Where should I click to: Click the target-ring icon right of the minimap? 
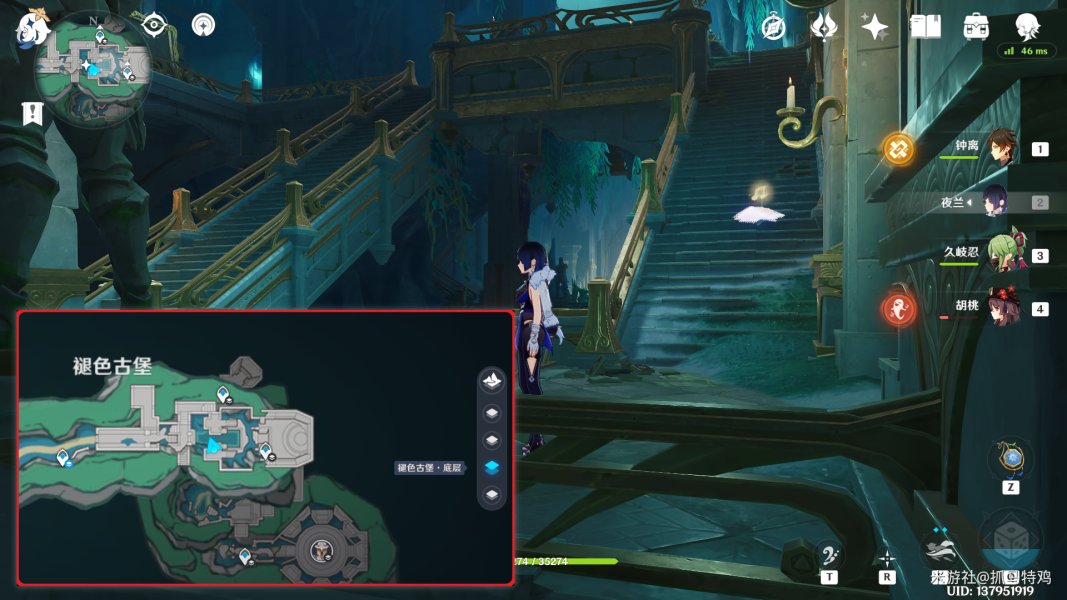(153, 25)
